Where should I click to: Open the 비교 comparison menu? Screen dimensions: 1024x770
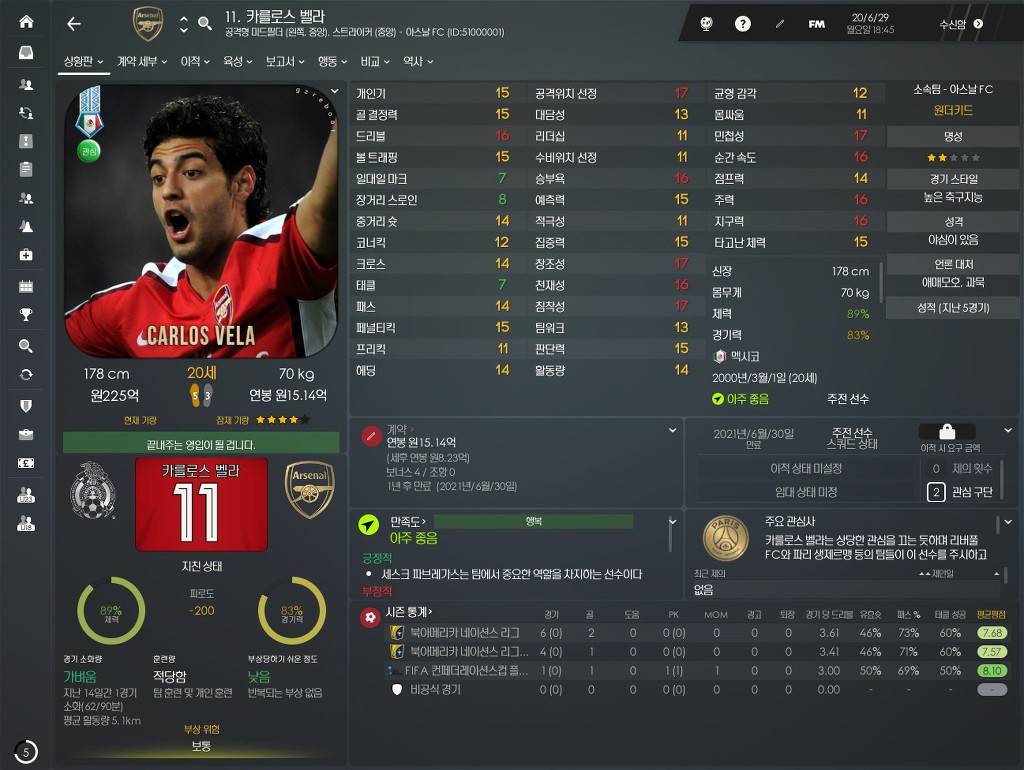pos(375,62)
